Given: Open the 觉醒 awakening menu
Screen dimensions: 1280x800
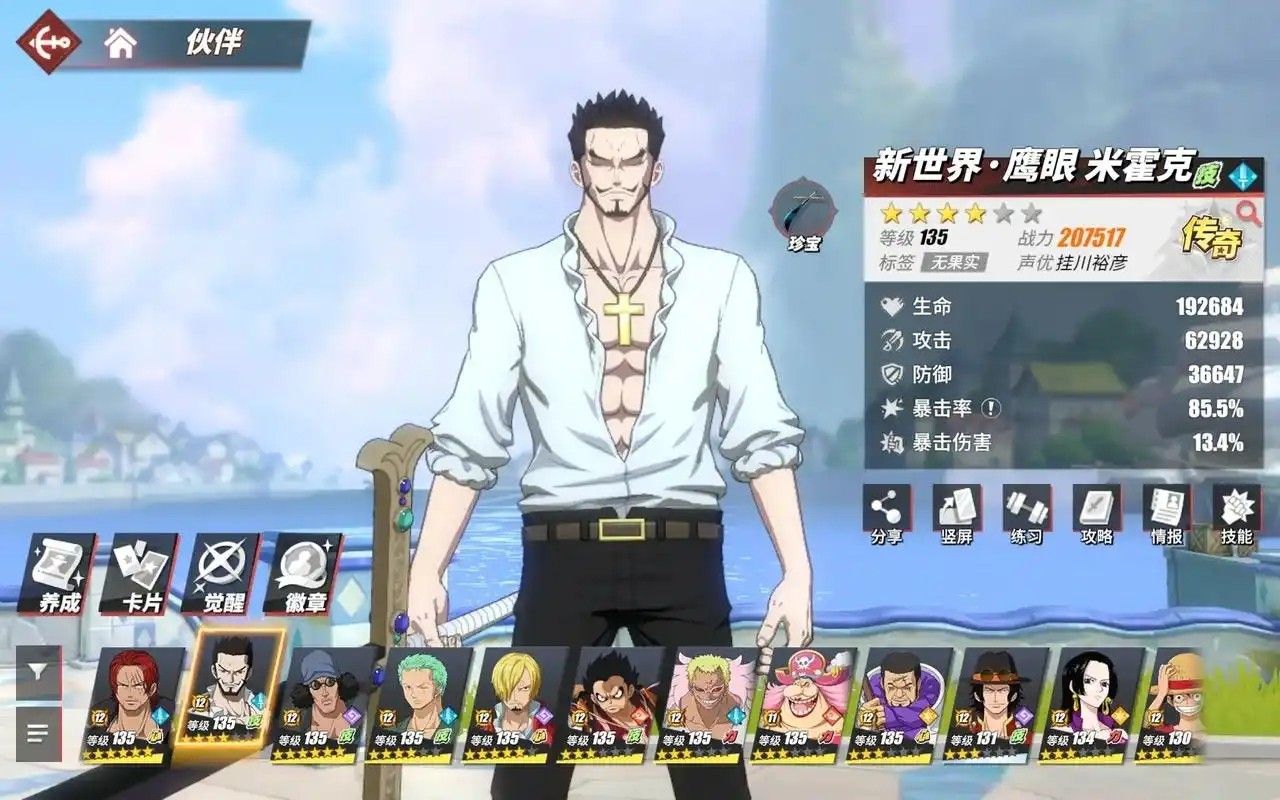Looking at the screenshot, I should click(x=223, y=574).
